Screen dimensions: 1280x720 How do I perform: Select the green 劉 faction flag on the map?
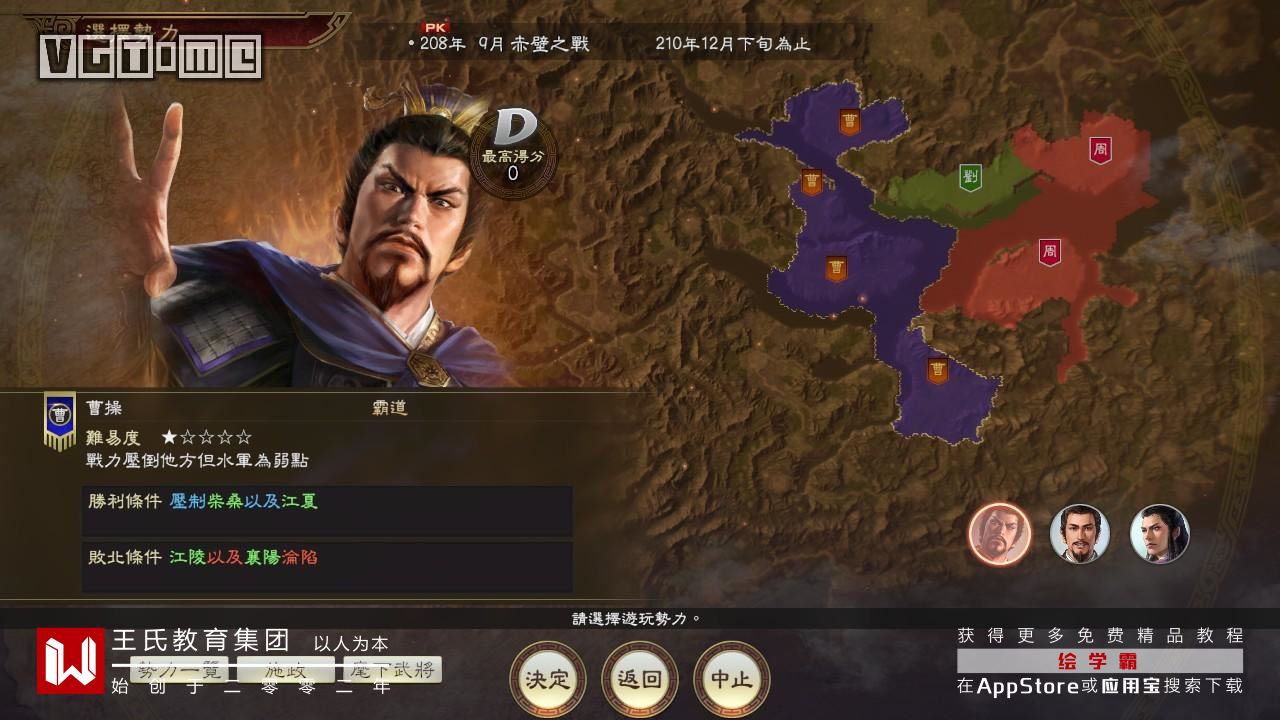click(970, 177)
